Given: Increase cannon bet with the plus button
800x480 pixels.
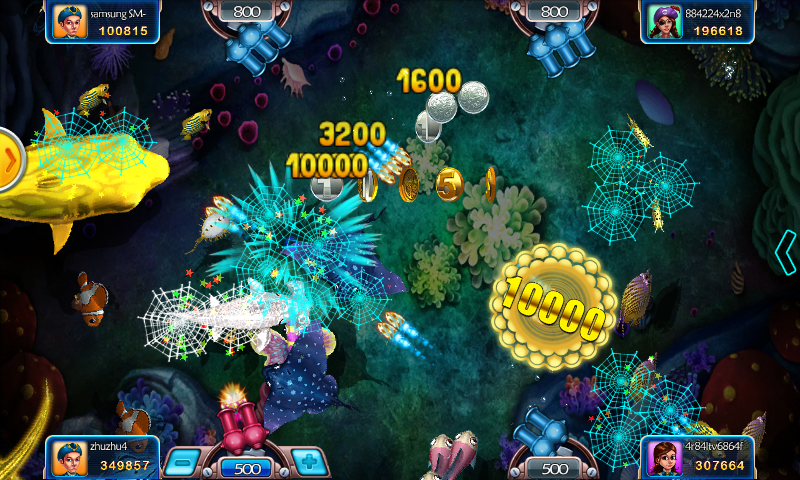Looking at the screenshot, I should click(310, 462).
